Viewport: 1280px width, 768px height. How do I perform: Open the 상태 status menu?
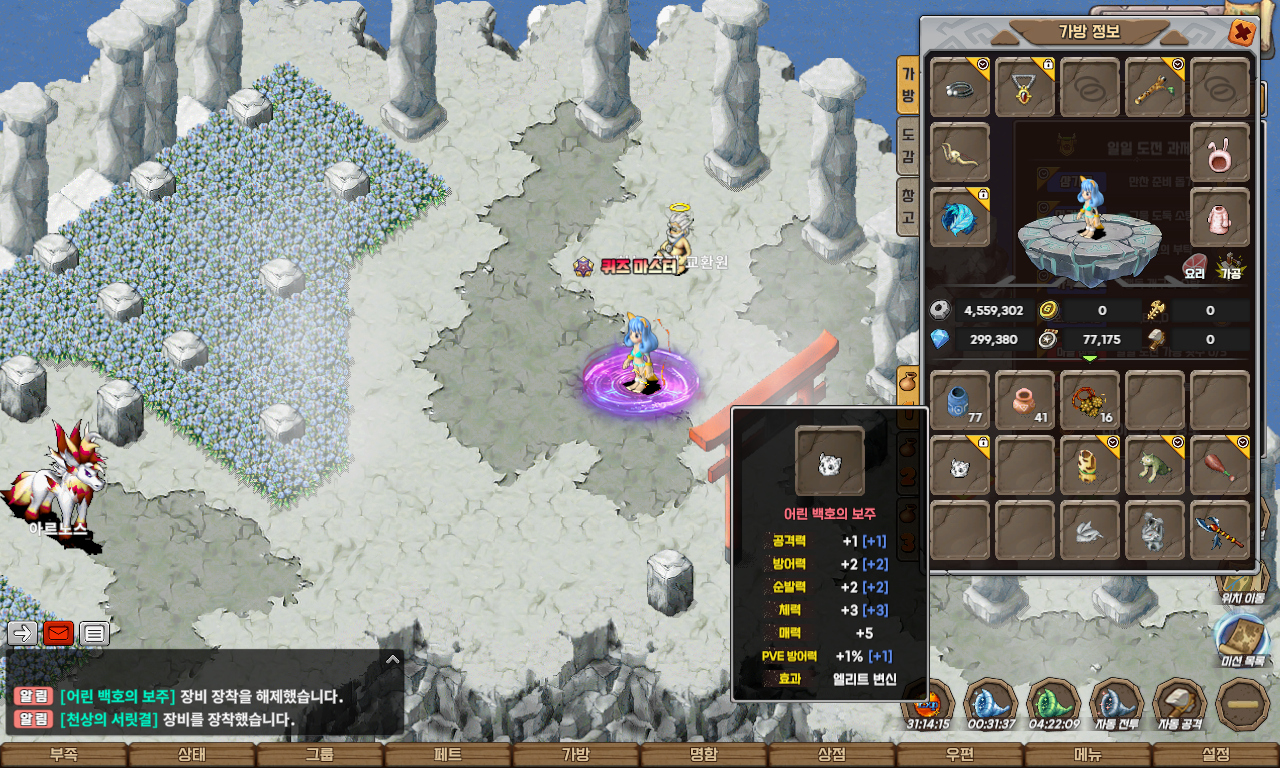[191, 755]
